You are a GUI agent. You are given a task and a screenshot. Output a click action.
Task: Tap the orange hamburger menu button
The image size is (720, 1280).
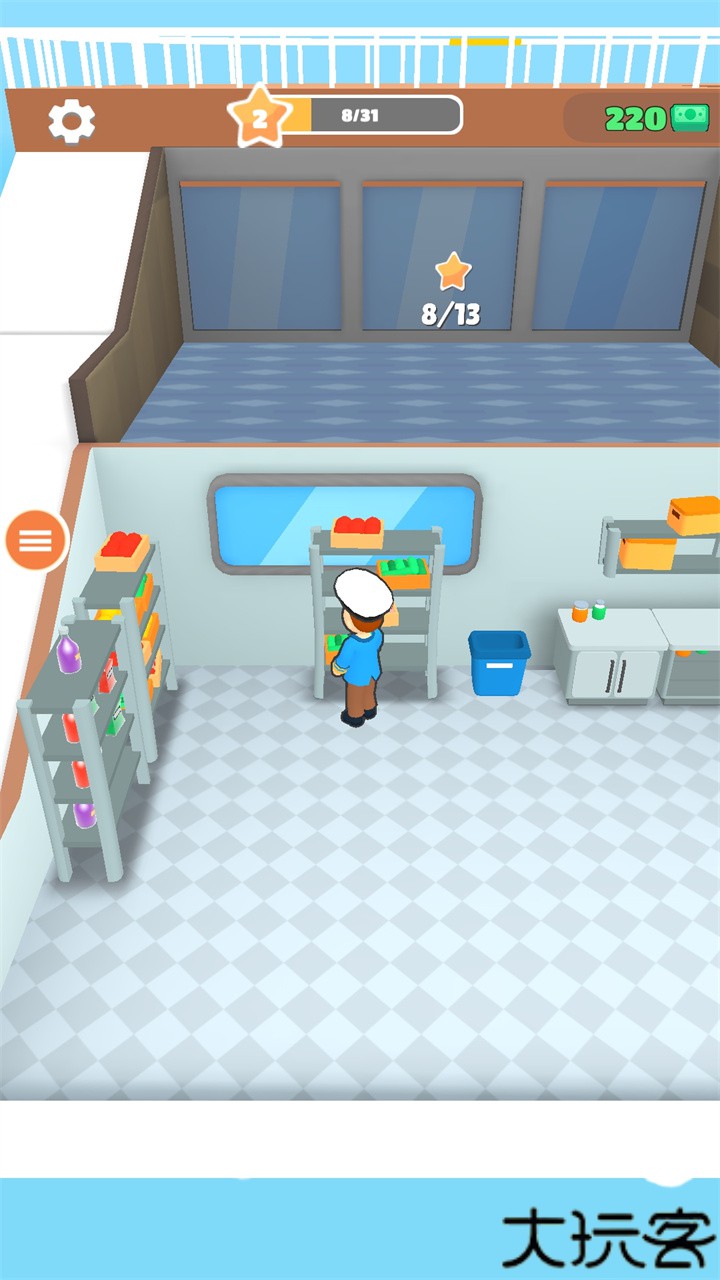pyautogui.click(x=37, y=541)
